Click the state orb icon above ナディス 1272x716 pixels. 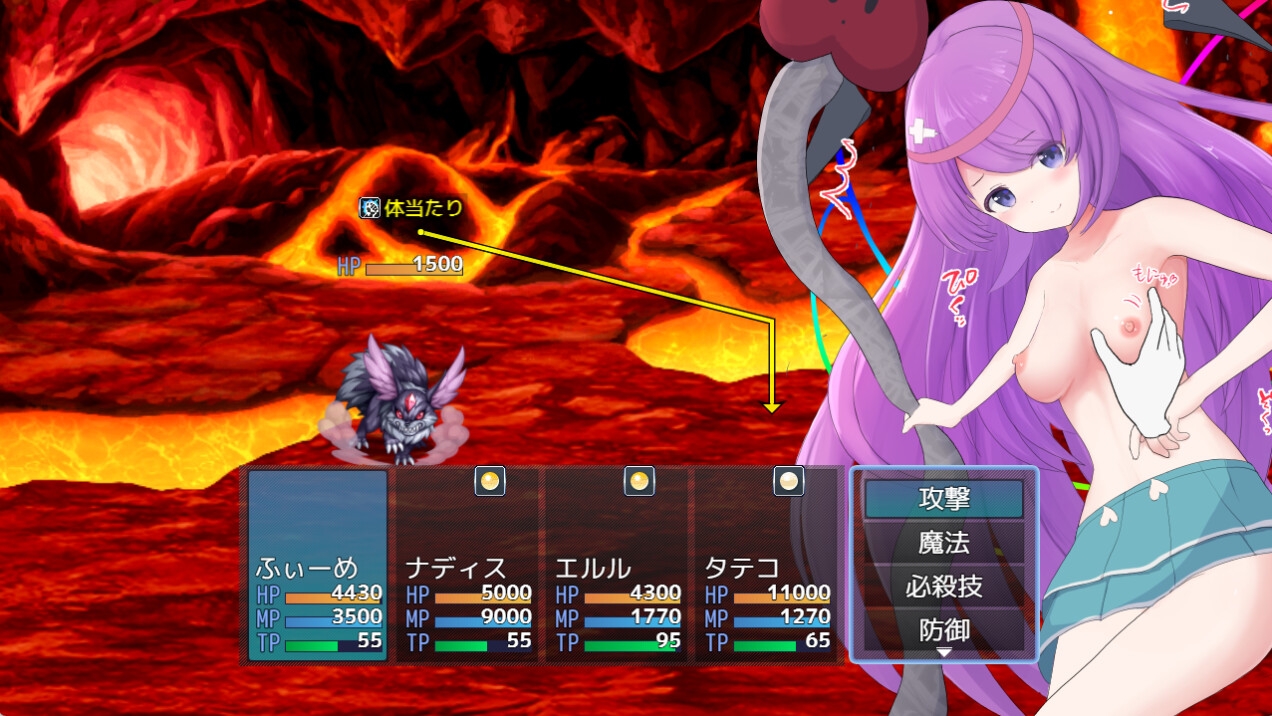(x=490, y=481)
